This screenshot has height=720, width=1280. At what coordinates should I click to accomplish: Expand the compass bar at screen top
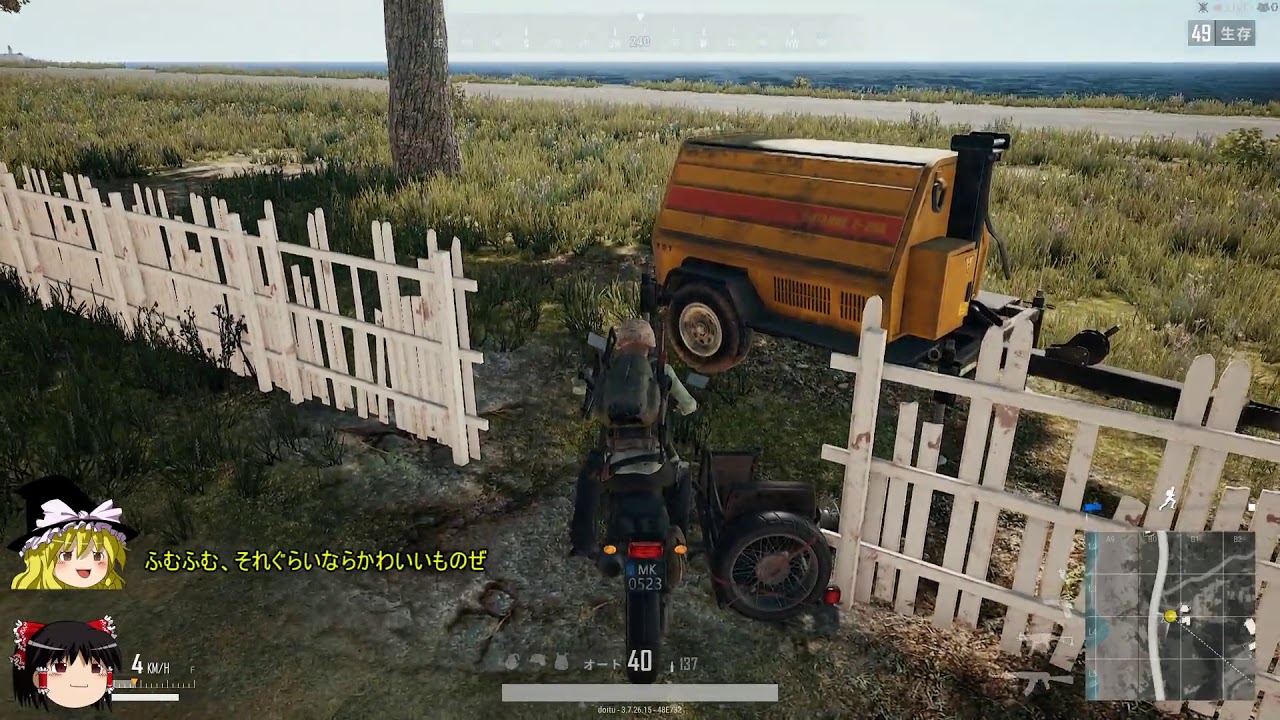[x=640, y=35]
